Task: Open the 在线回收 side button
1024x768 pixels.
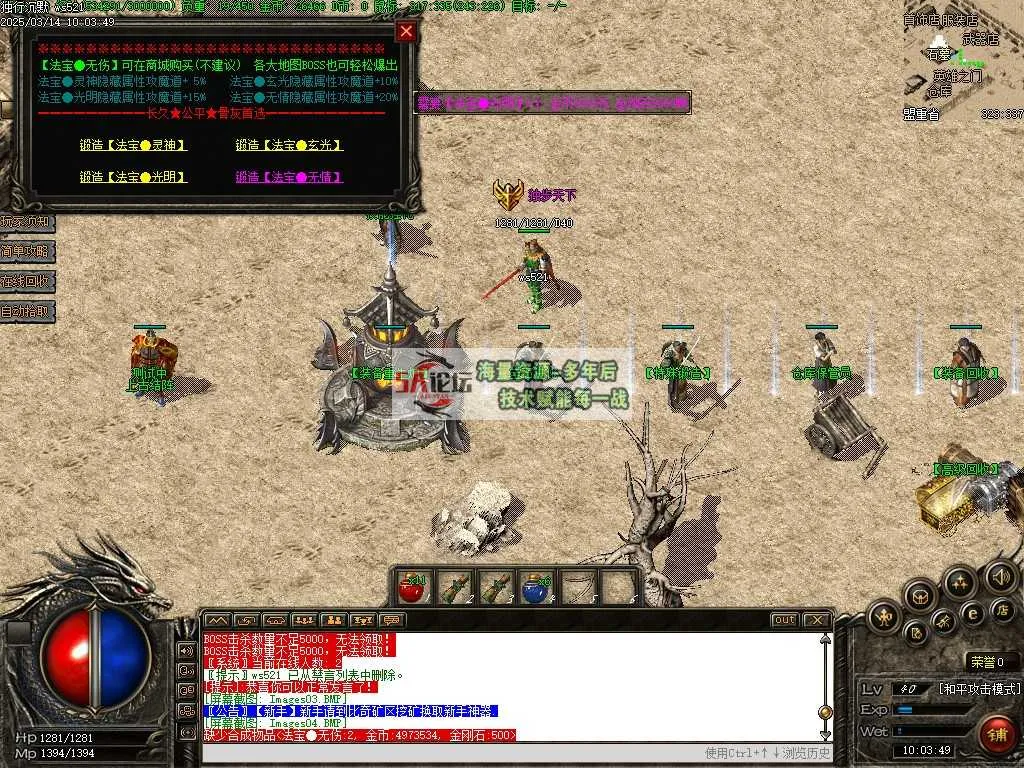Action: coord(27,281)
